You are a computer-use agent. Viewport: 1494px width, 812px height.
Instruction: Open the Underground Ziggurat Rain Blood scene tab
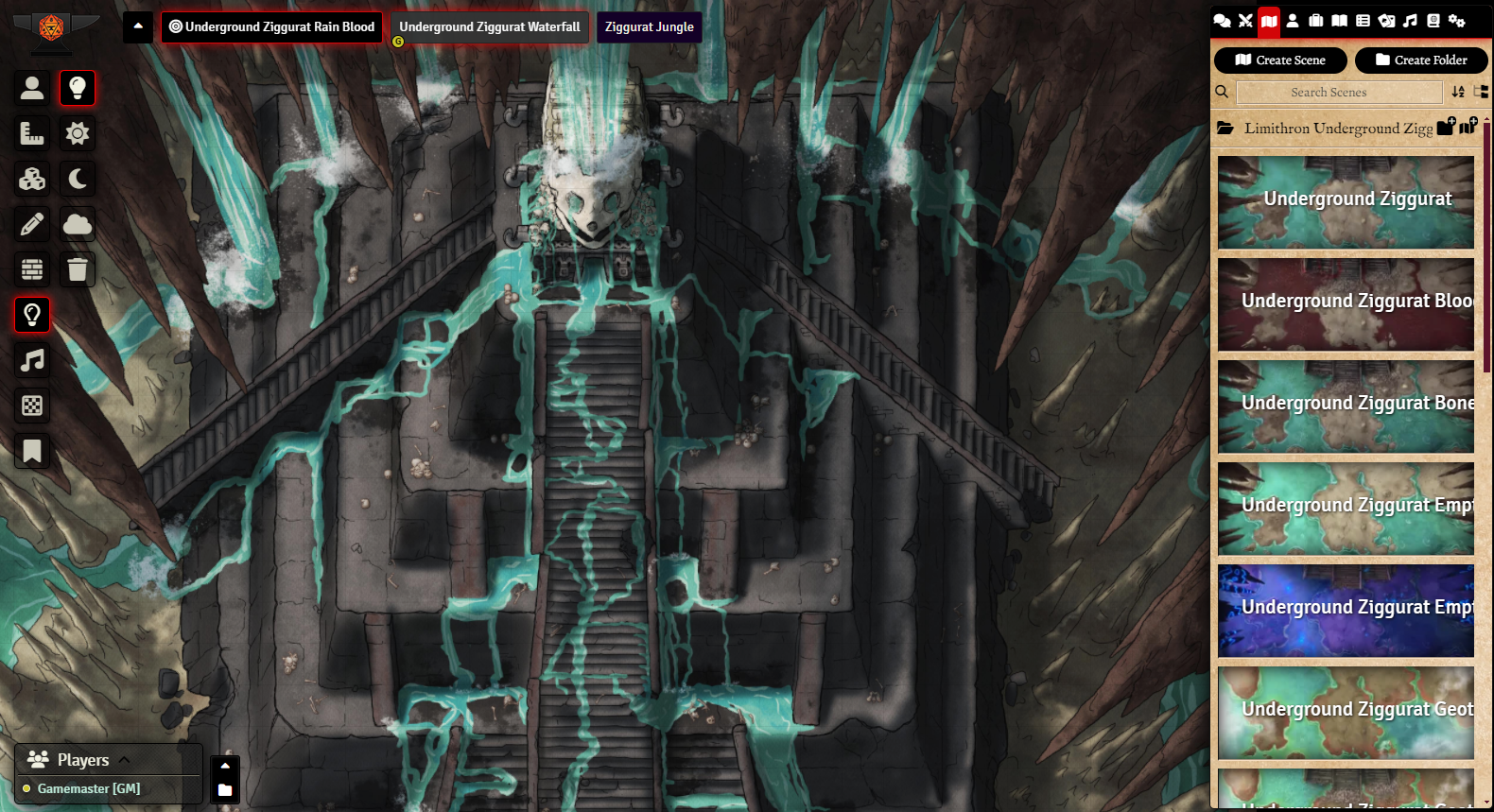[271, 27]
